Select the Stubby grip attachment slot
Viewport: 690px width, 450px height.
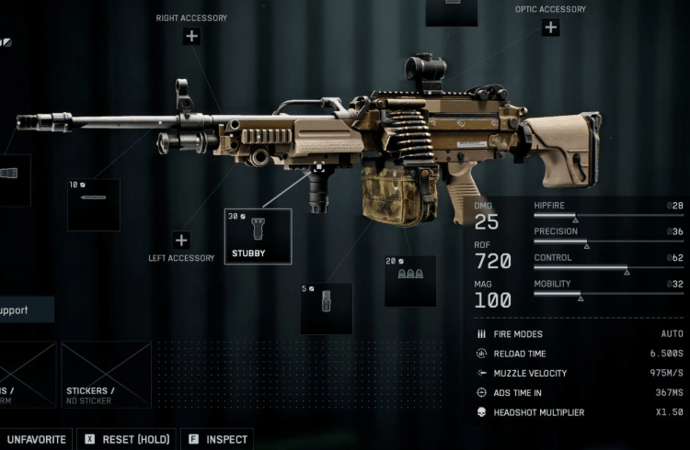coord(257,236)
